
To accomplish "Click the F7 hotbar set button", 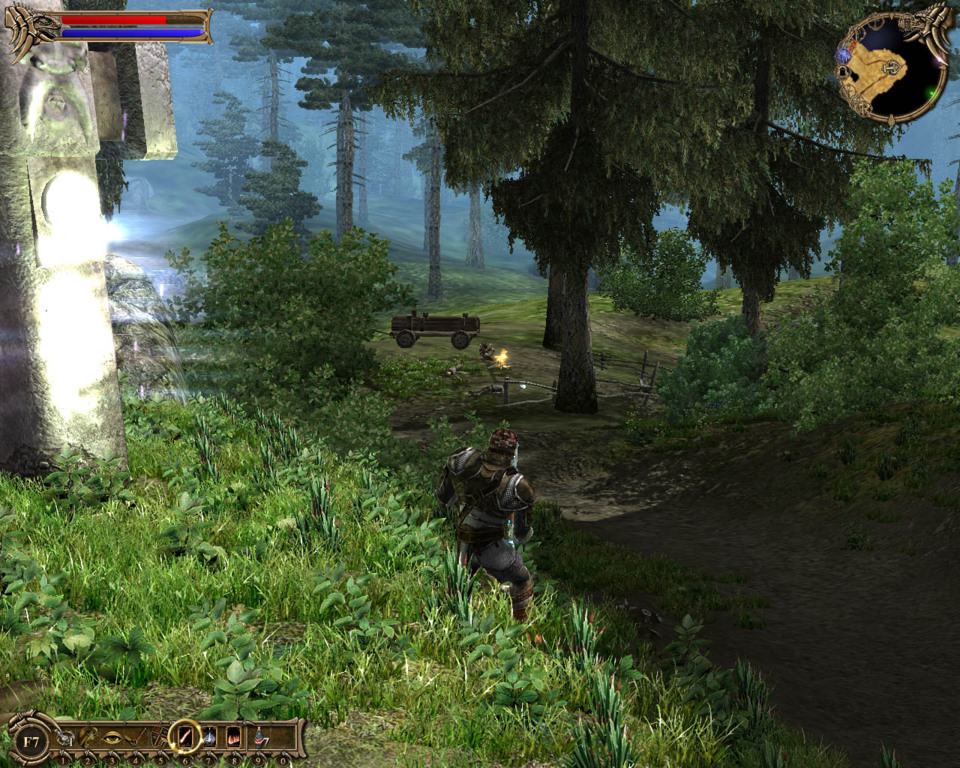I will click(31, 741).
